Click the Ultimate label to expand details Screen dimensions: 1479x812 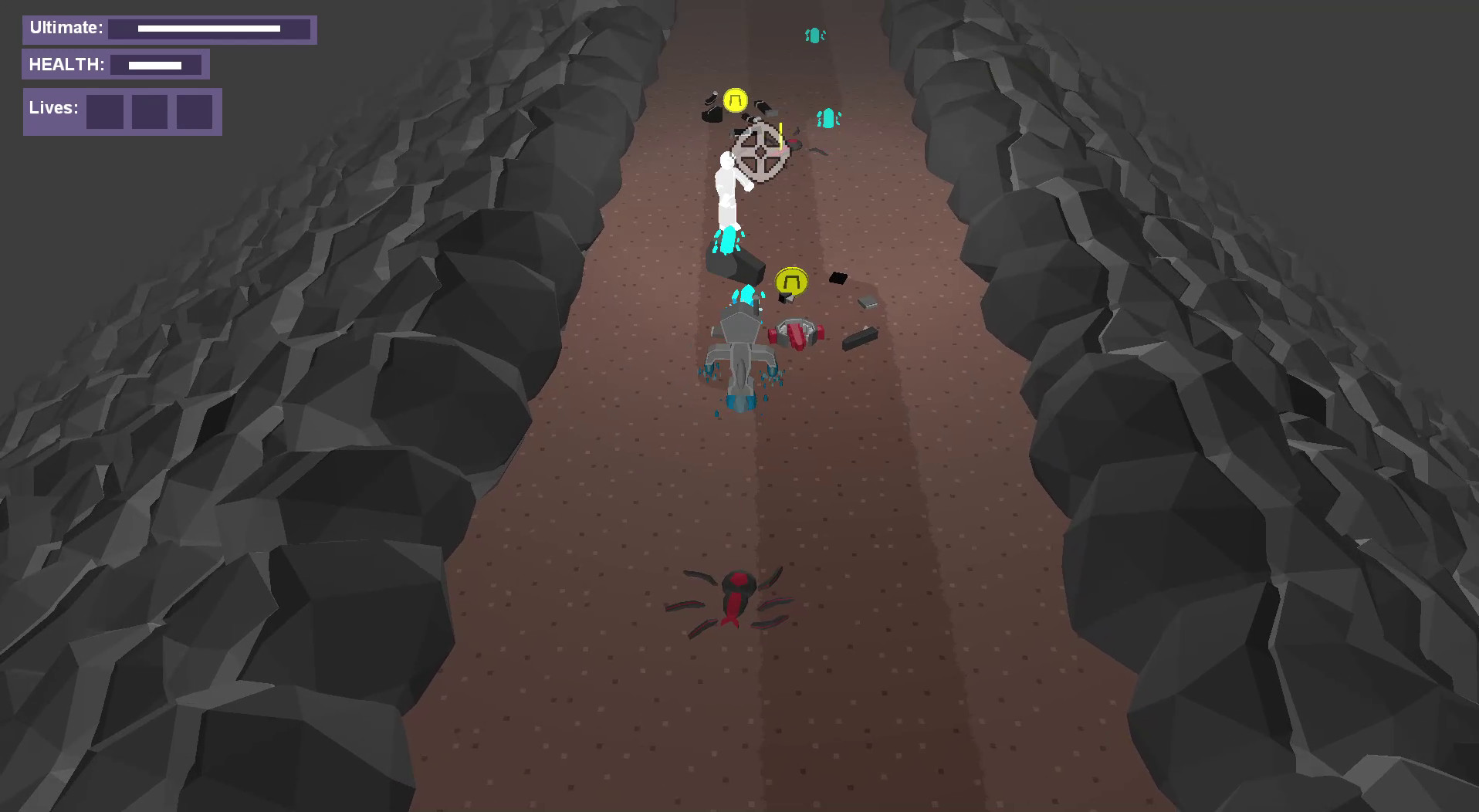click(x=66, y=25)
